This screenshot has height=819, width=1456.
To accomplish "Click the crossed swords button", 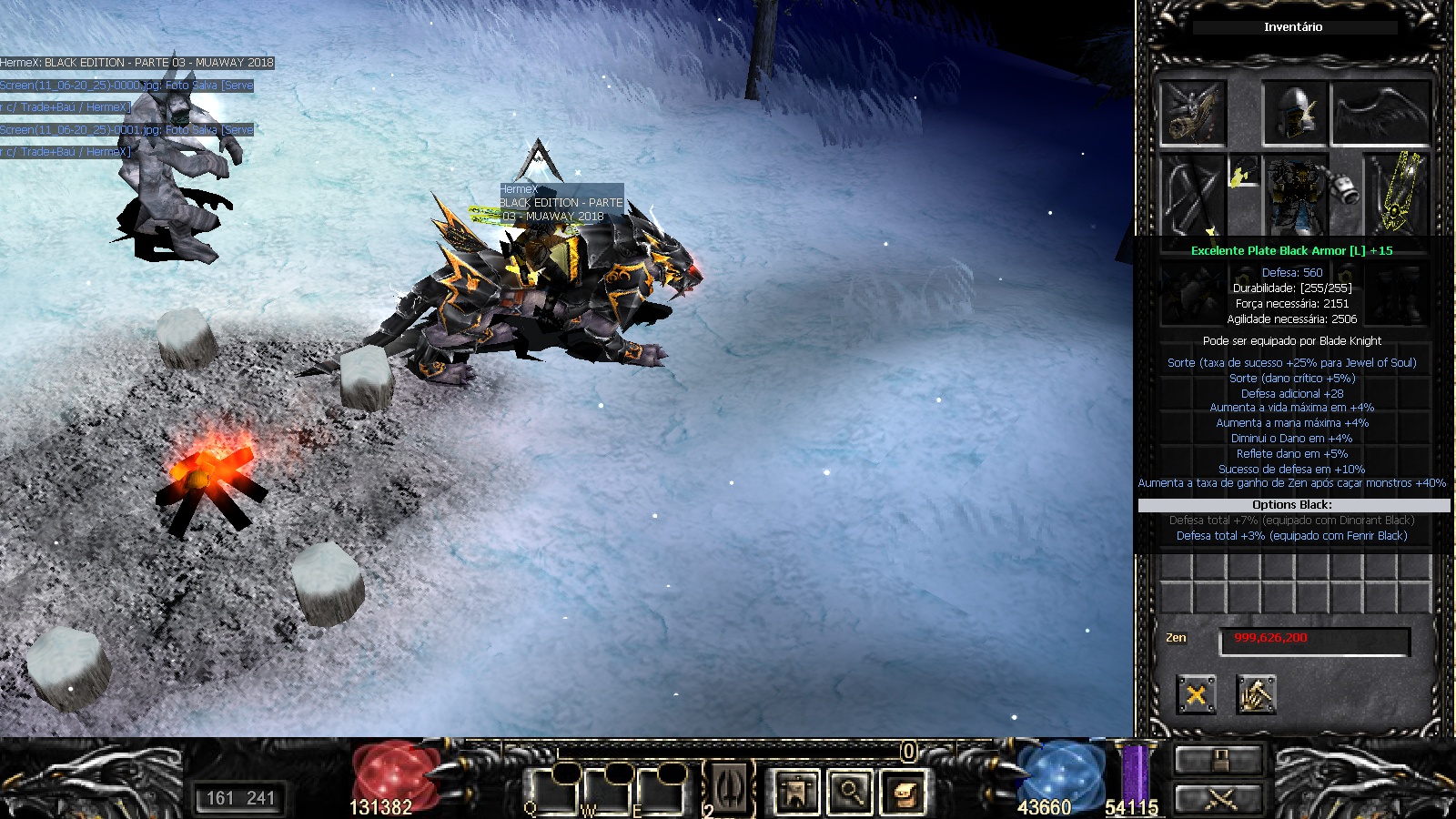I will coord(1219,798).
